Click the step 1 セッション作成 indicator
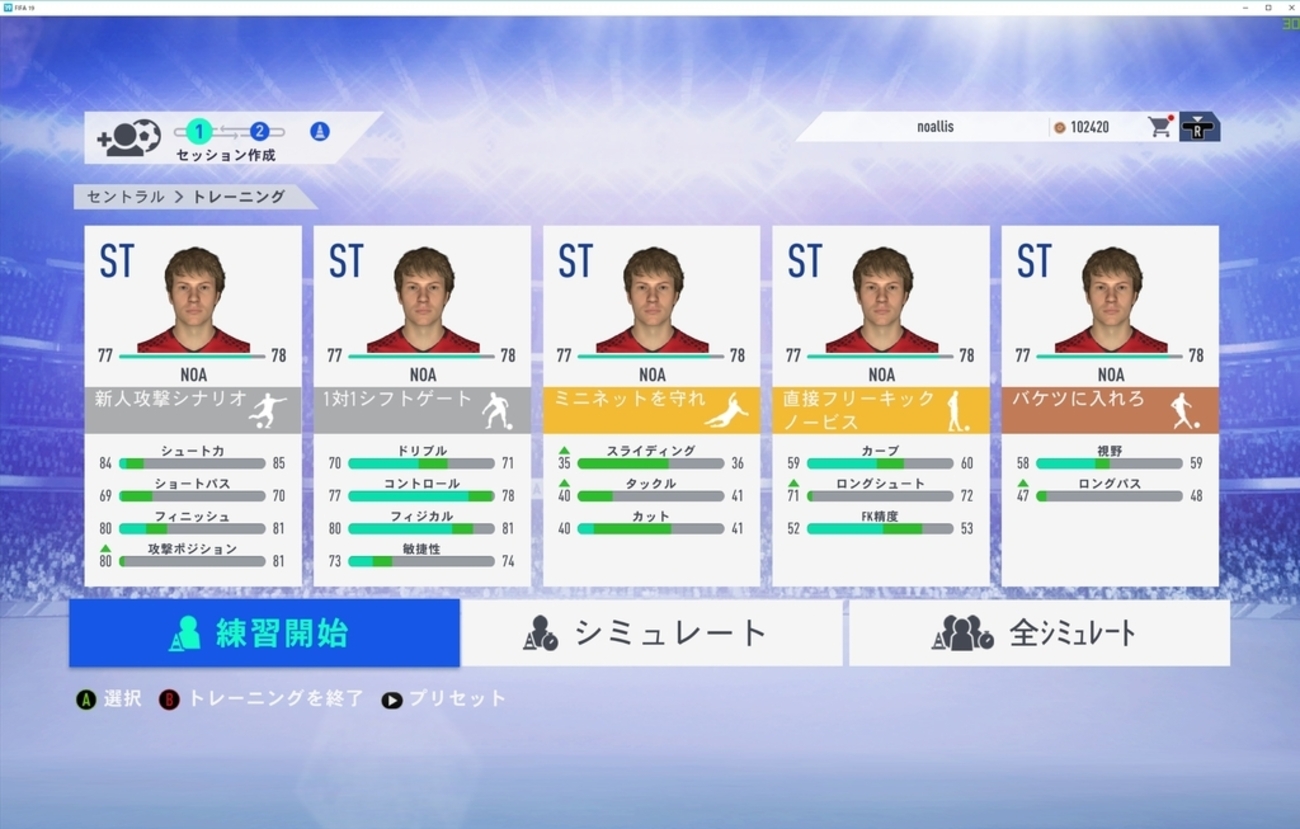Viewport: 1300px width, 829px height. (199, 131)
